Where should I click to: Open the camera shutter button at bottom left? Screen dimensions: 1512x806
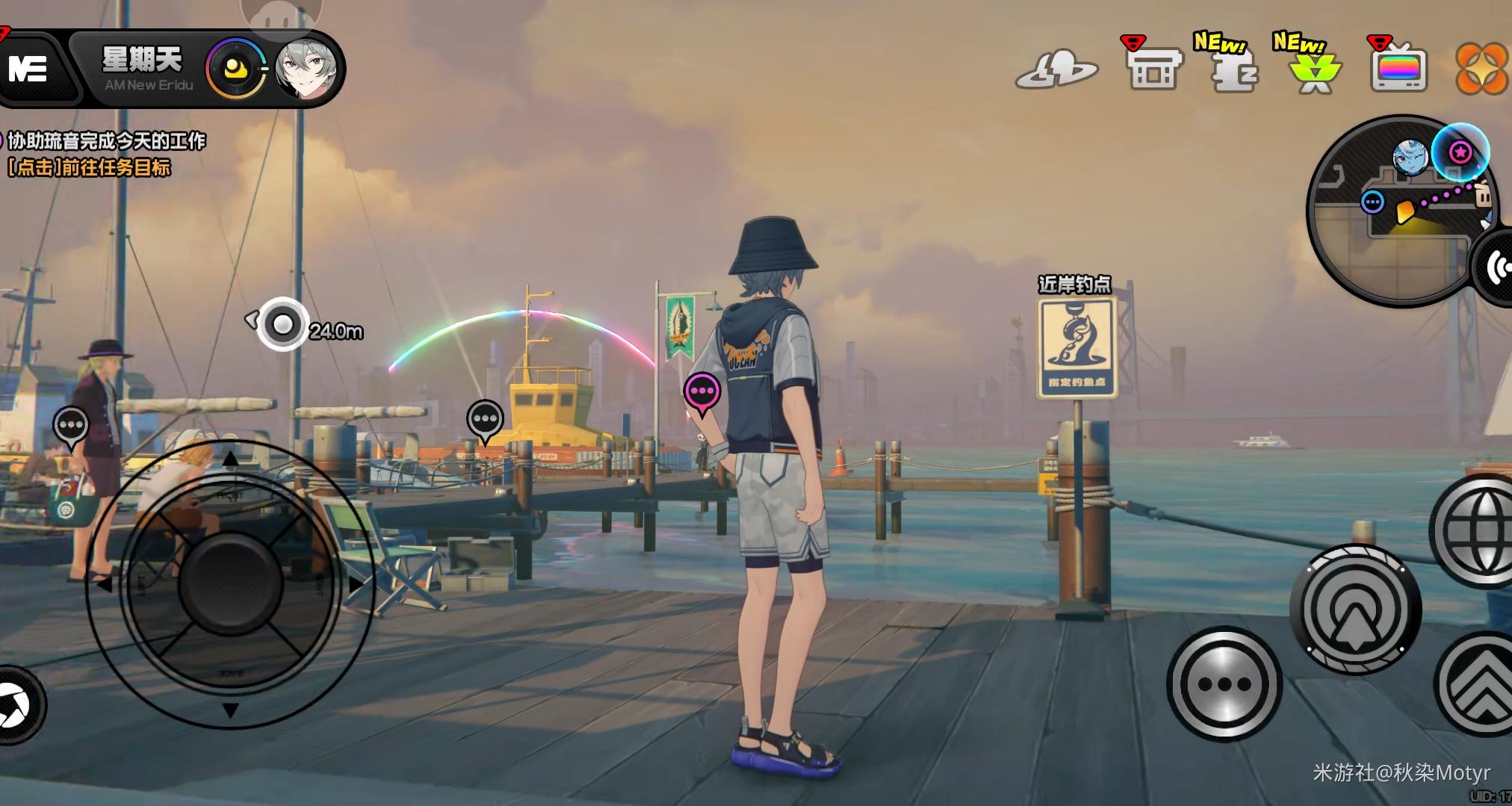15,705
